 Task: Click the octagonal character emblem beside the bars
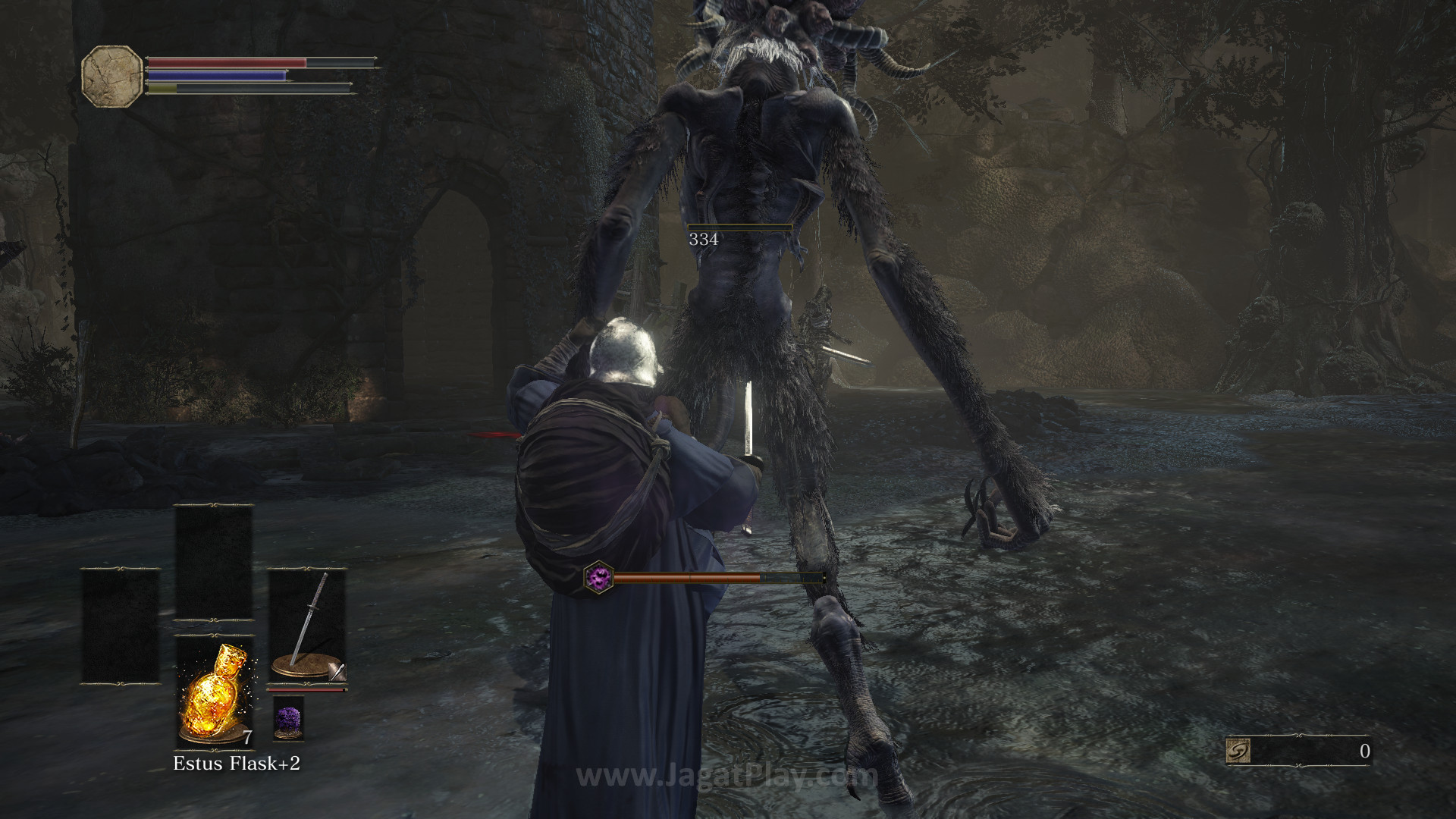(x=111, y=74)
